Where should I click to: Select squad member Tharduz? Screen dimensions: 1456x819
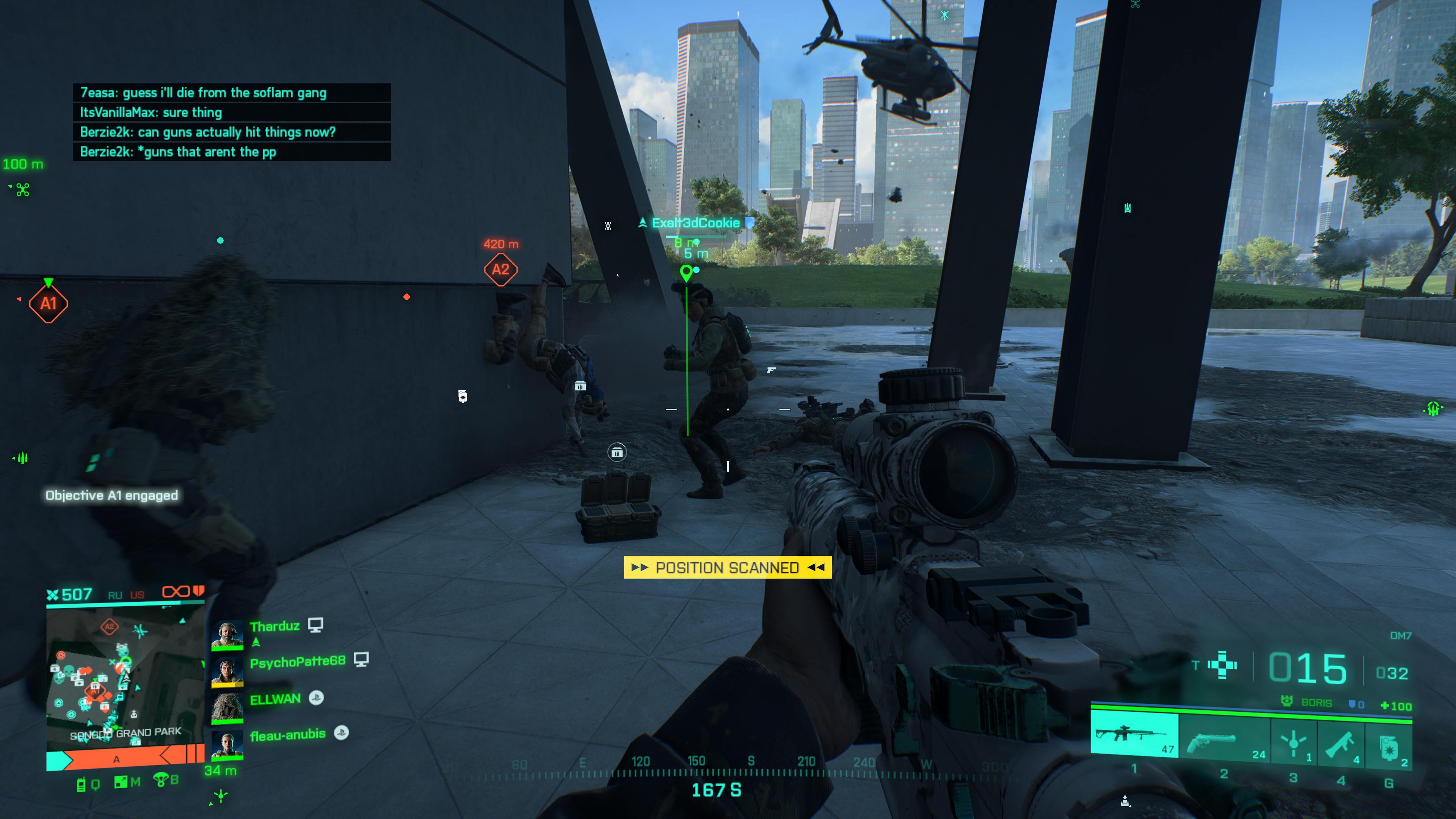pos(275,626)
